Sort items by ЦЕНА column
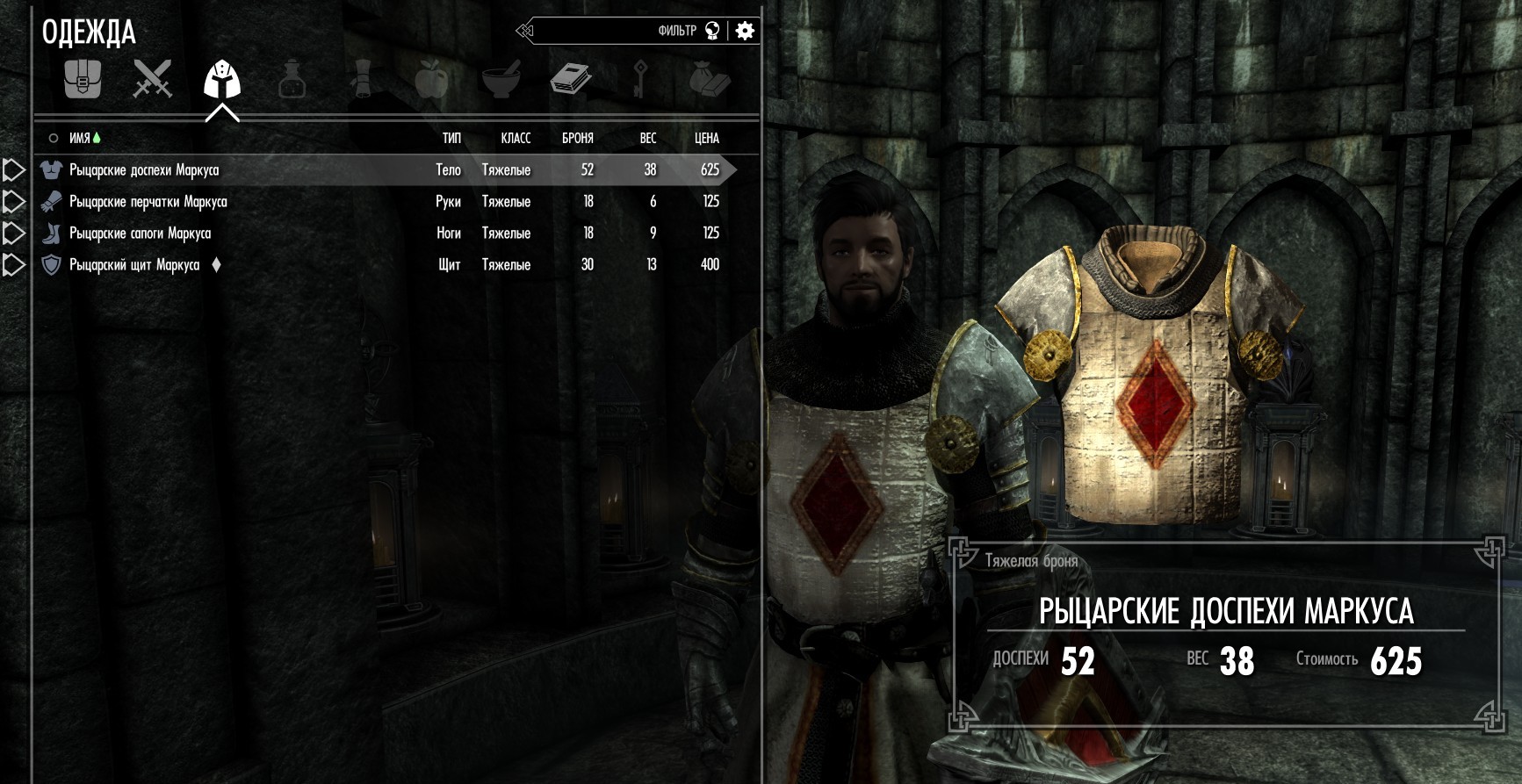The image size is (1522, 784). pyautogui.click(x=706, y=139)
